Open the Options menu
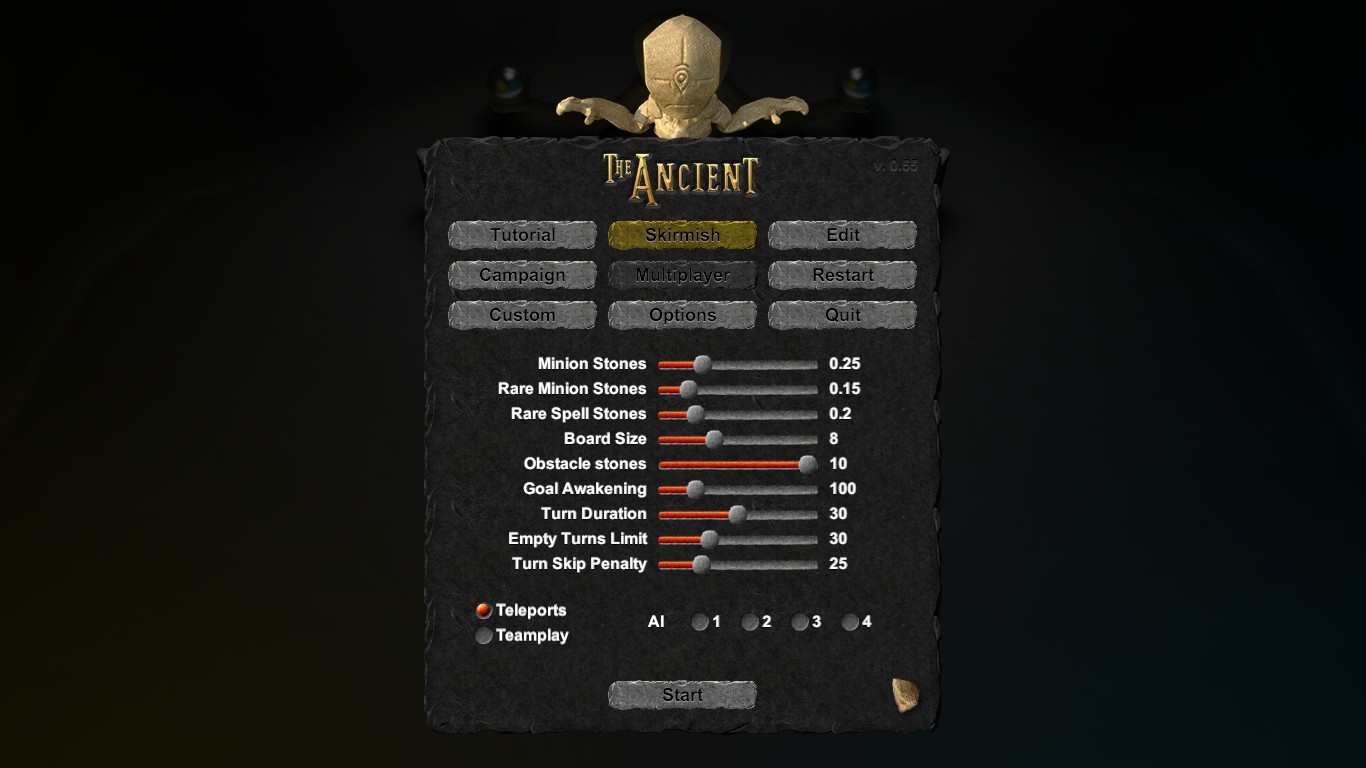The image size is (1366, 768). click(681, 315)
